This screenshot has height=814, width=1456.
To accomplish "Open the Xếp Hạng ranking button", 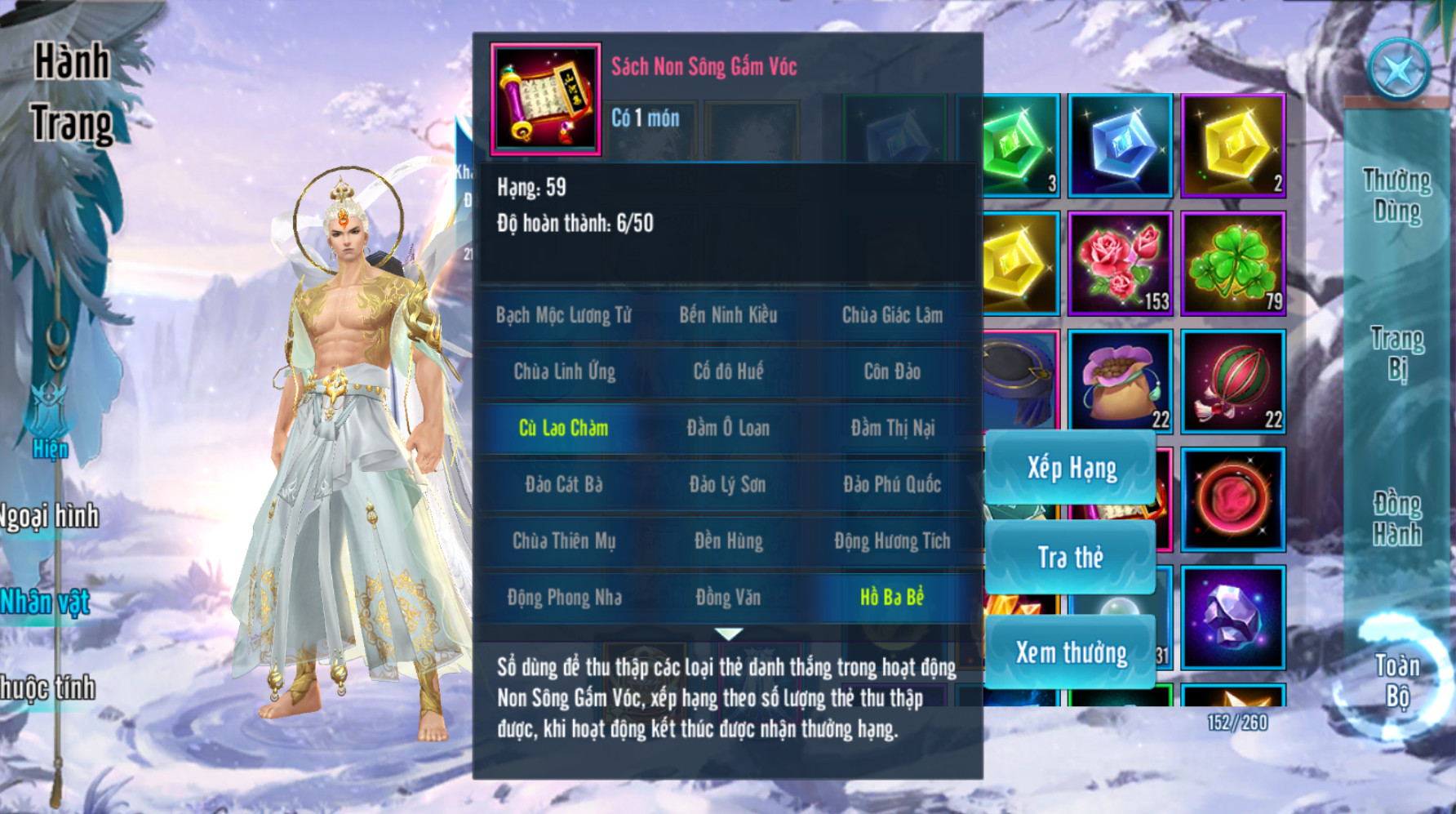I will [1071, 469].
